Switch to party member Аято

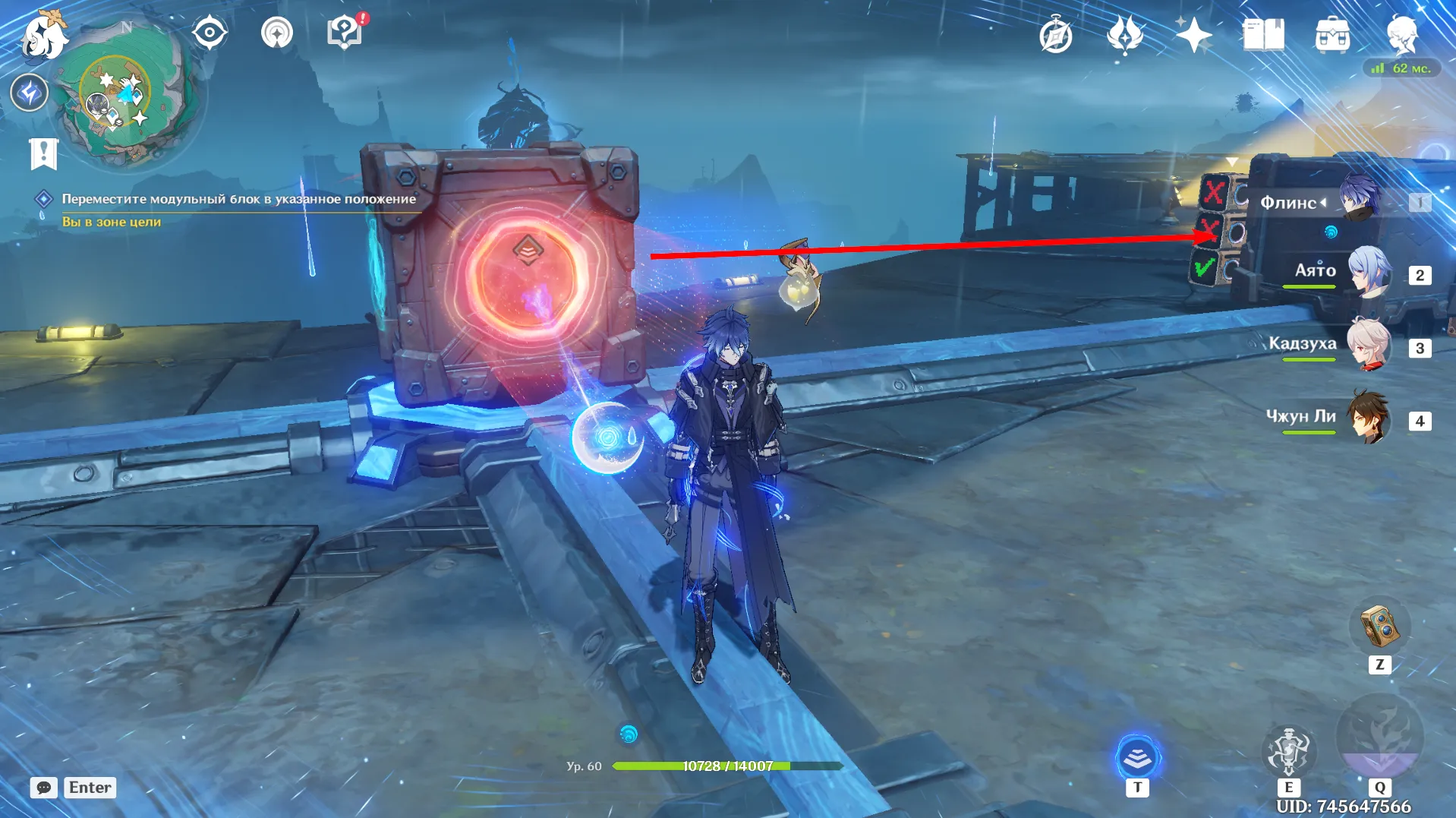tap(1369, 271)
